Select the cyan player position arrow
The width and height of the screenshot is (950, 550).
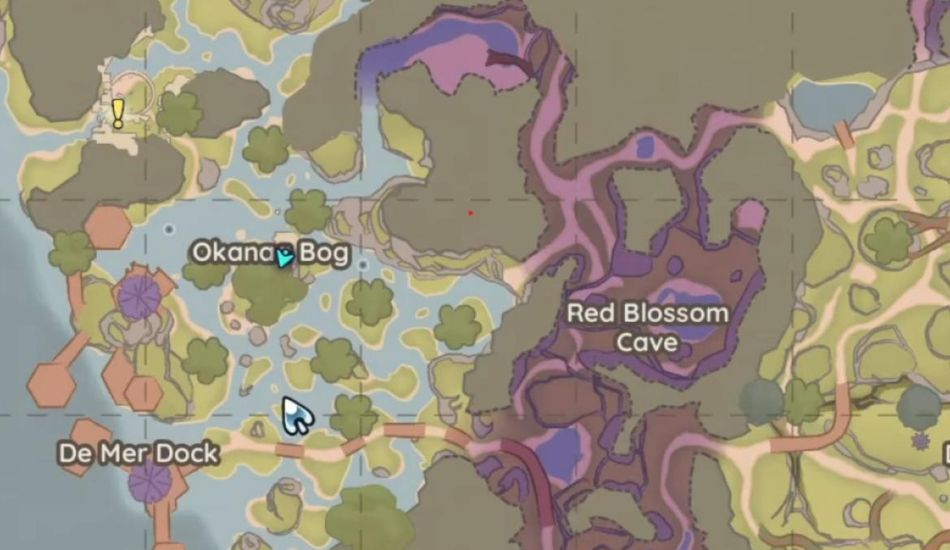(x=285, y=256)
